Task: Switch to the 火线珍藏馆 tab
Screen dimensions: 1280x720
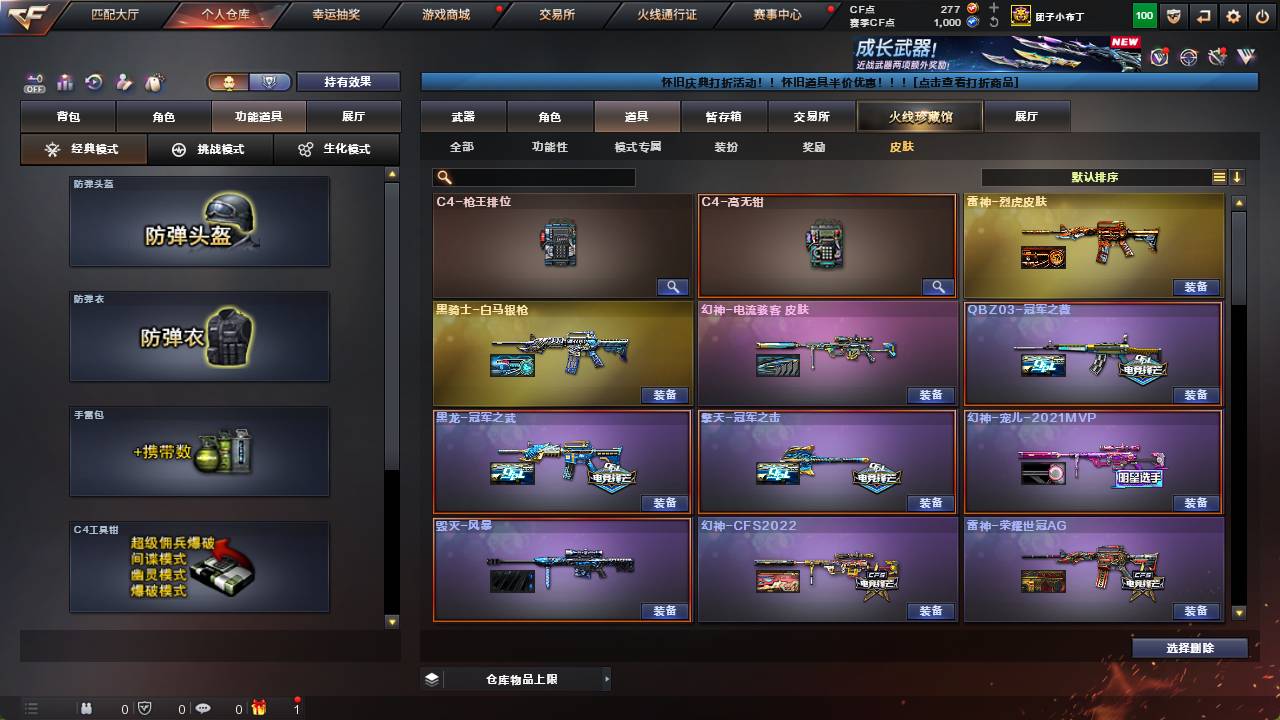Action: pos(920,117)
